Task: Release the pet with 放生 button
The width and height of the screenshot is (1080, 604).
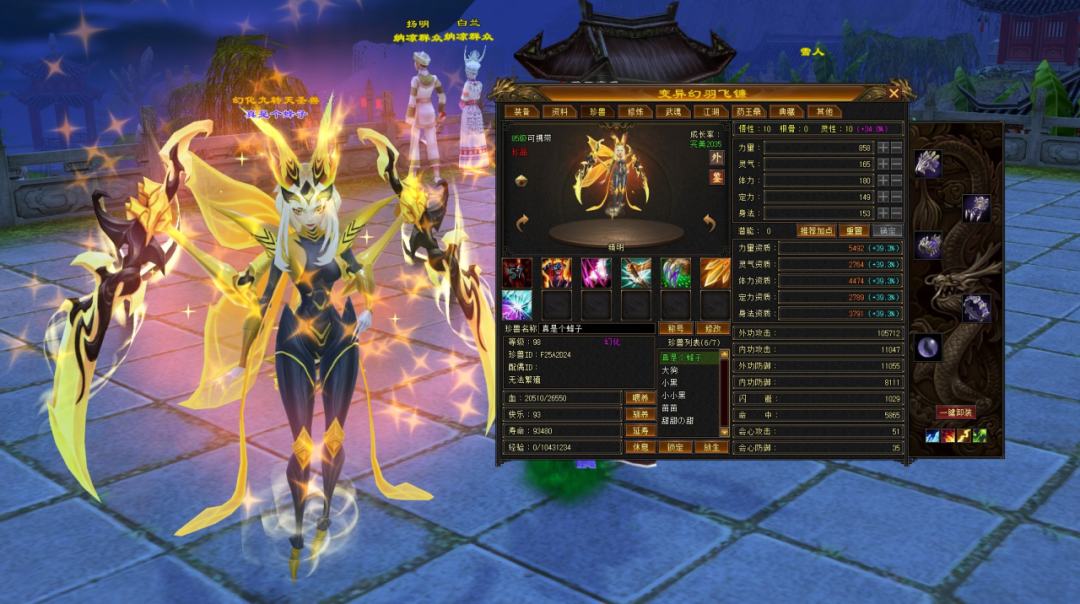Action: click(x=711, y=447)
